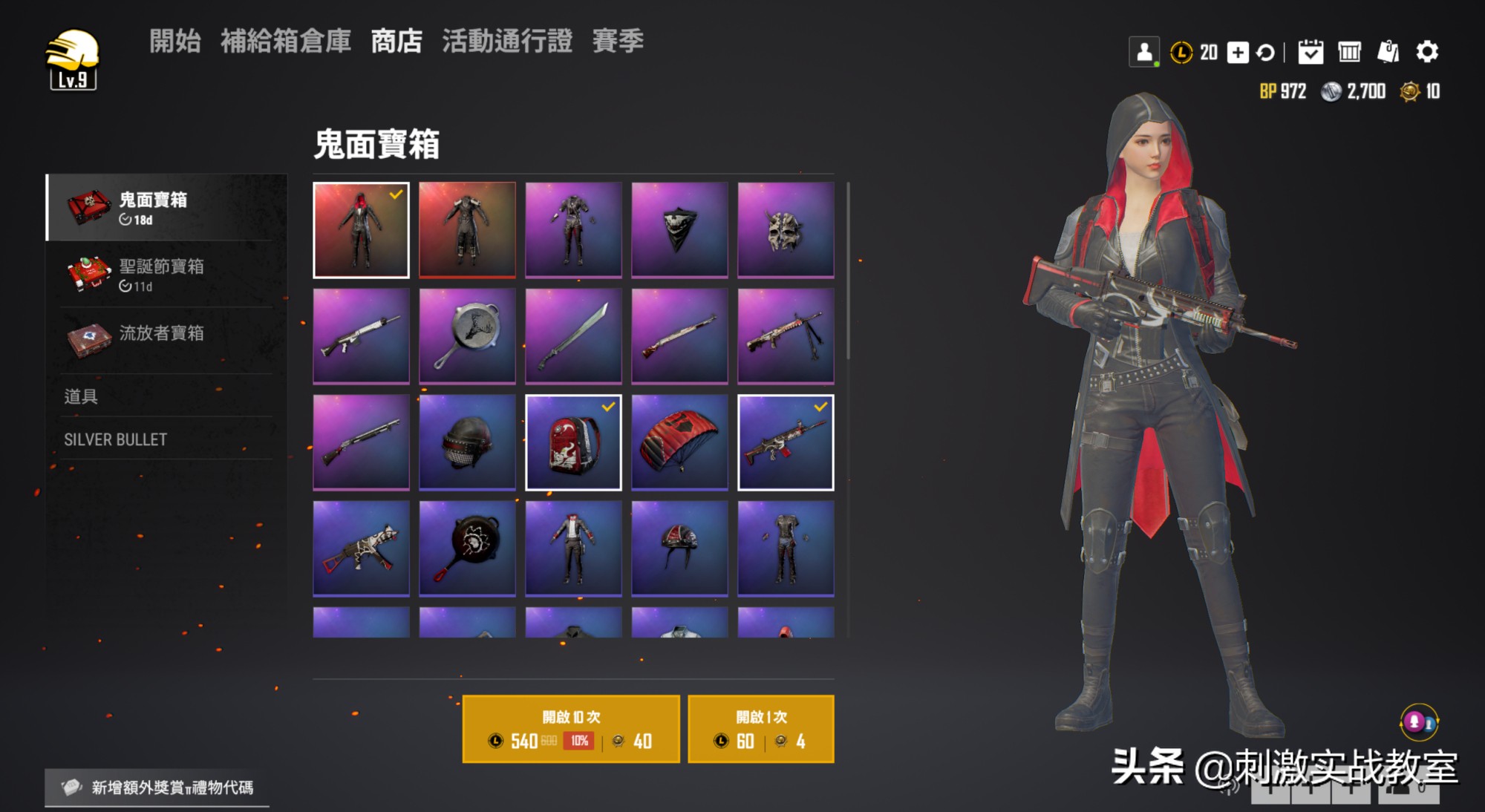Open the 活動通行證 menu item

pos(506,43)
